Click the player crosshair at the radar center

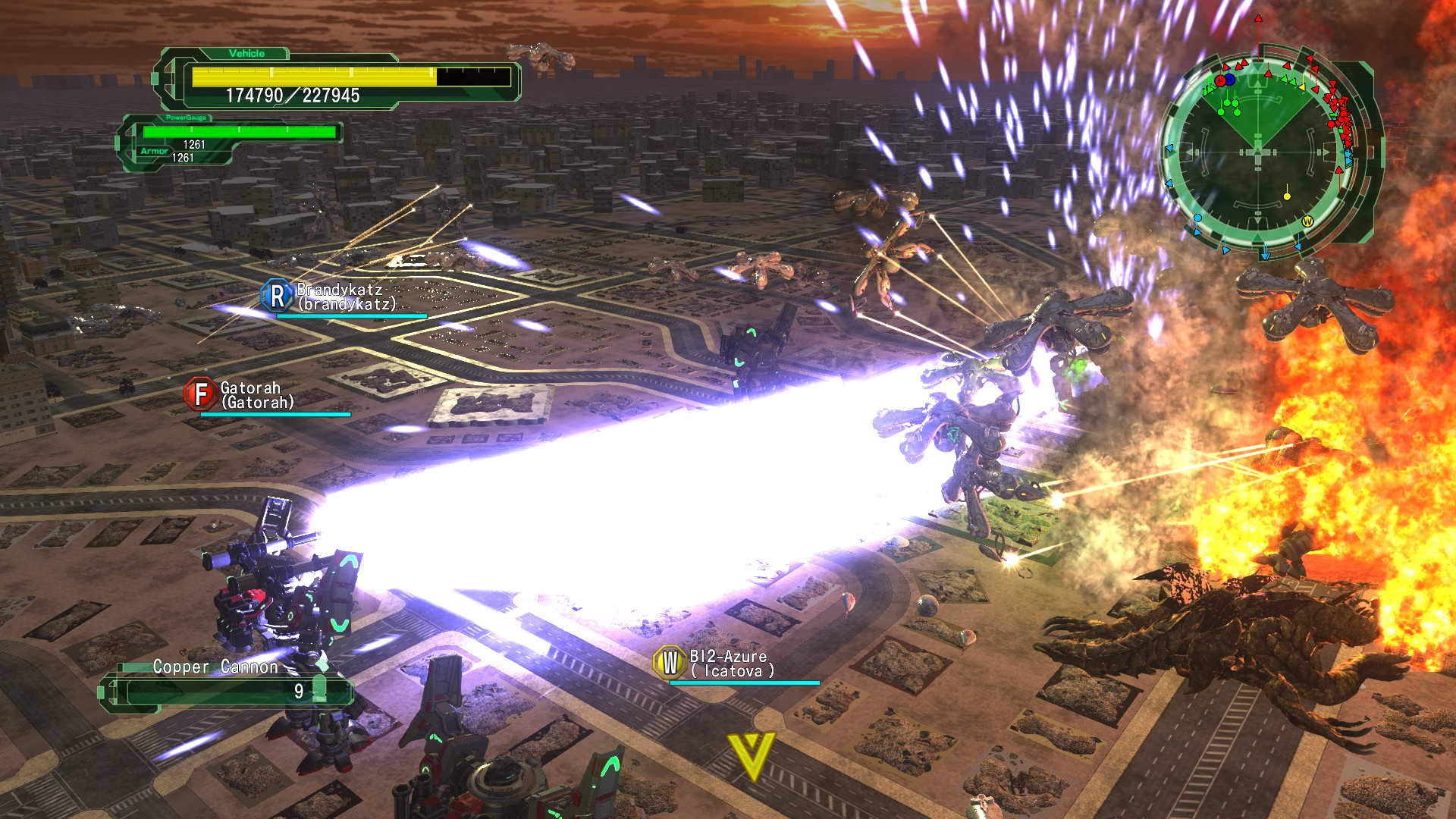click(1257, 150)
